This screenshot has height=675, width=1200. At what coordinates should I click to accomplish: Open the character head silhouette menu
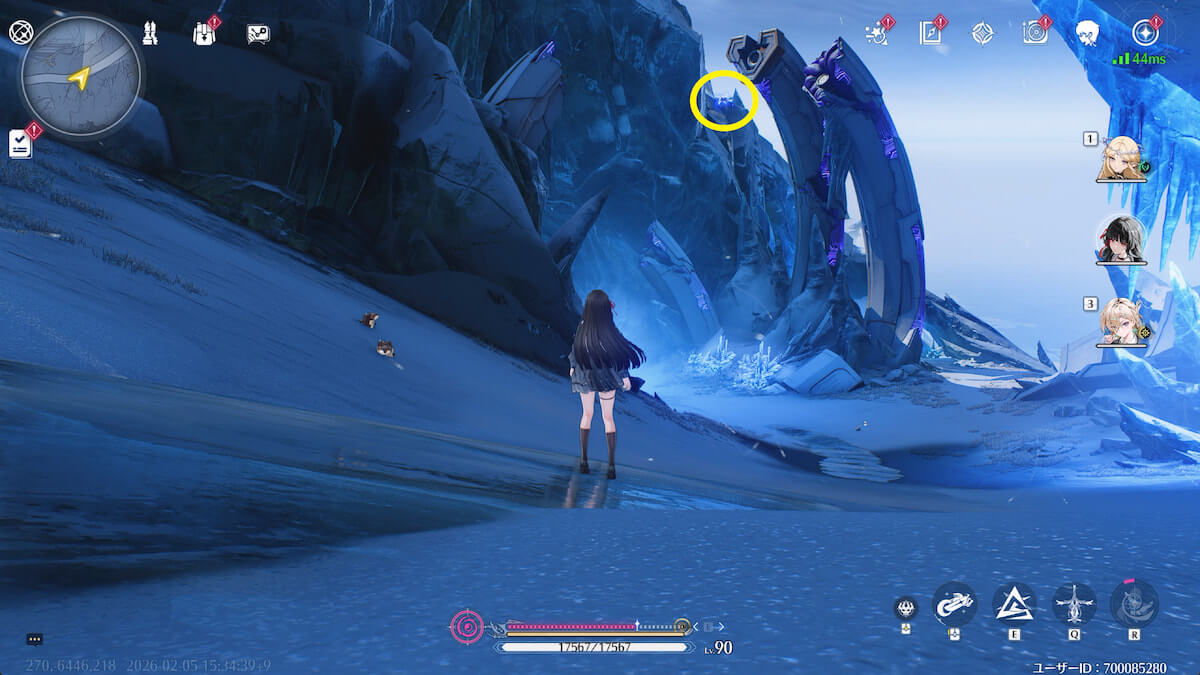tap(1088, 33)
